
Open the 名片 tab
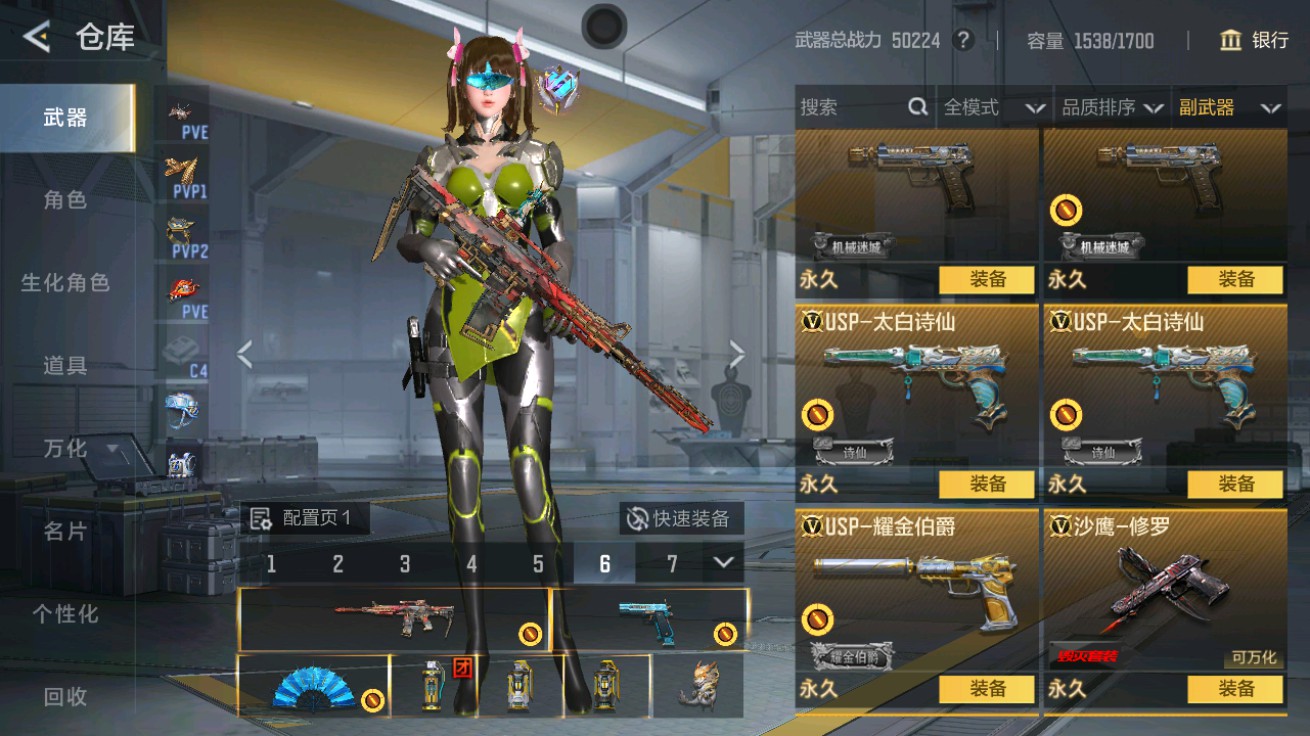(x=65, y=531)
